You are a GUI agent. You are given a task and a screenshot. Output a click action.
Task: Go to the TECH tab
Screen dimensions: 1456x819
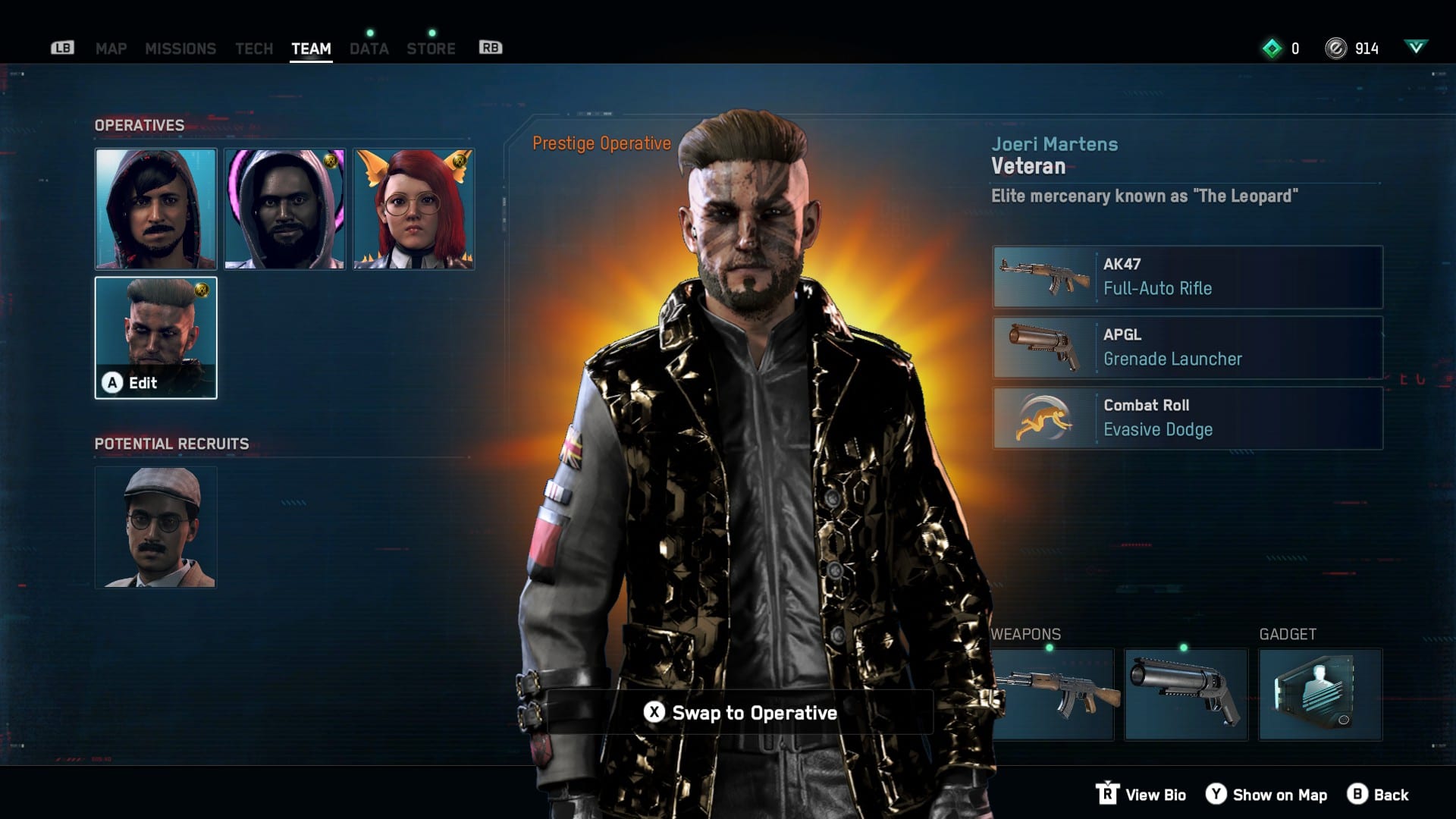[x=254, y=49]
